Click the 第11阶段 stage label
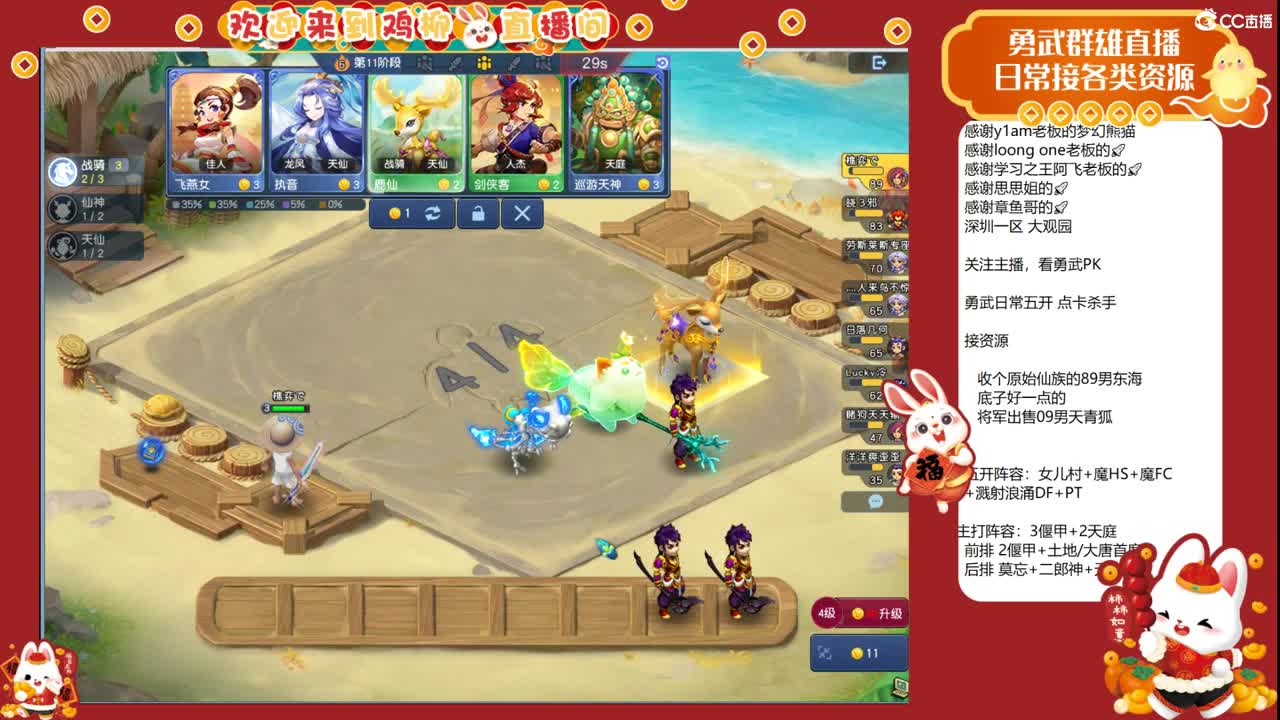The height and width of the screenshot is (720, 1280). pos(378,62)
